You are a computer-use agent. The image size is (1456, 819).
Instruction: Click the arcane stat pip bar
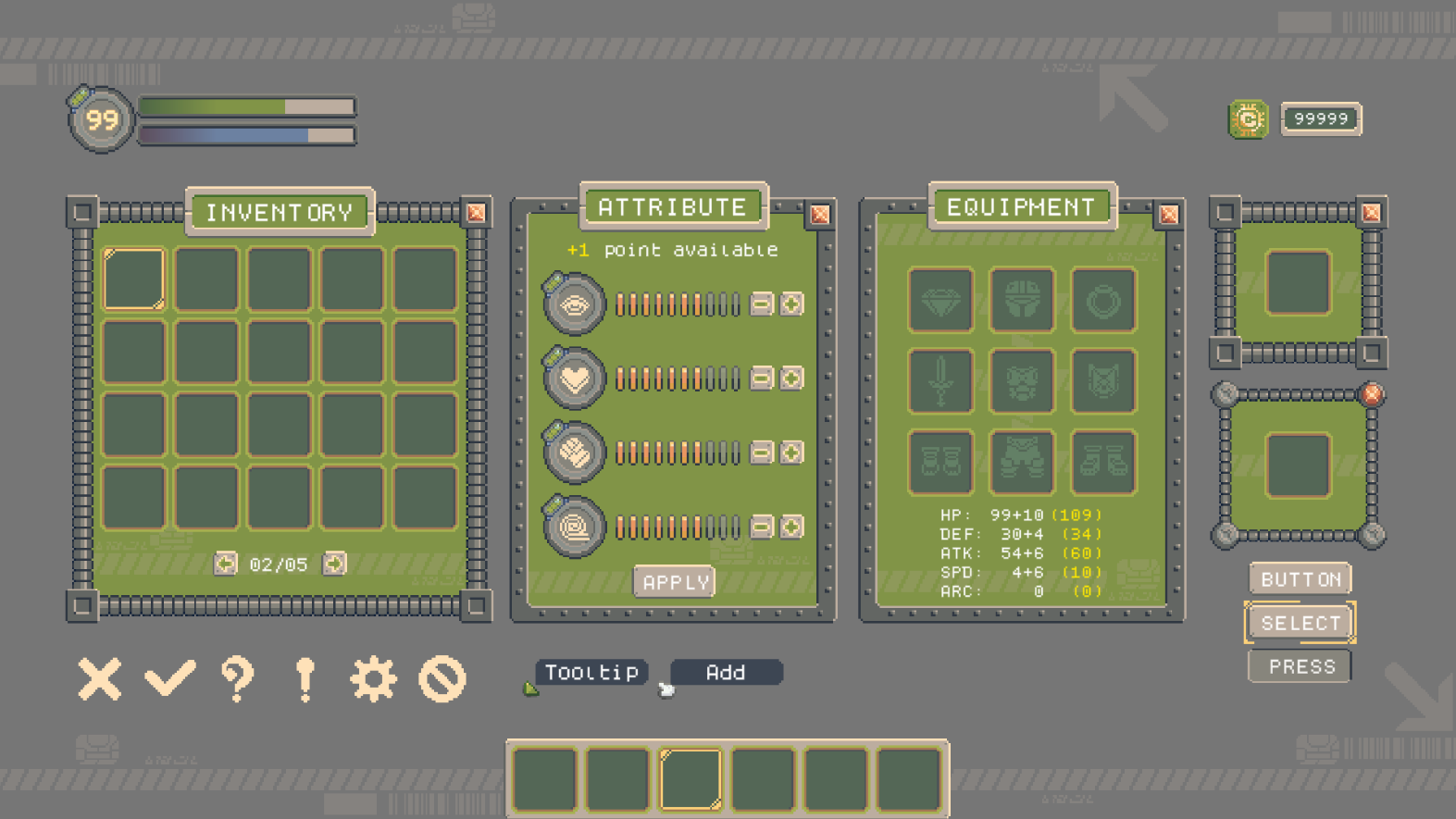[x=676, y=527]
